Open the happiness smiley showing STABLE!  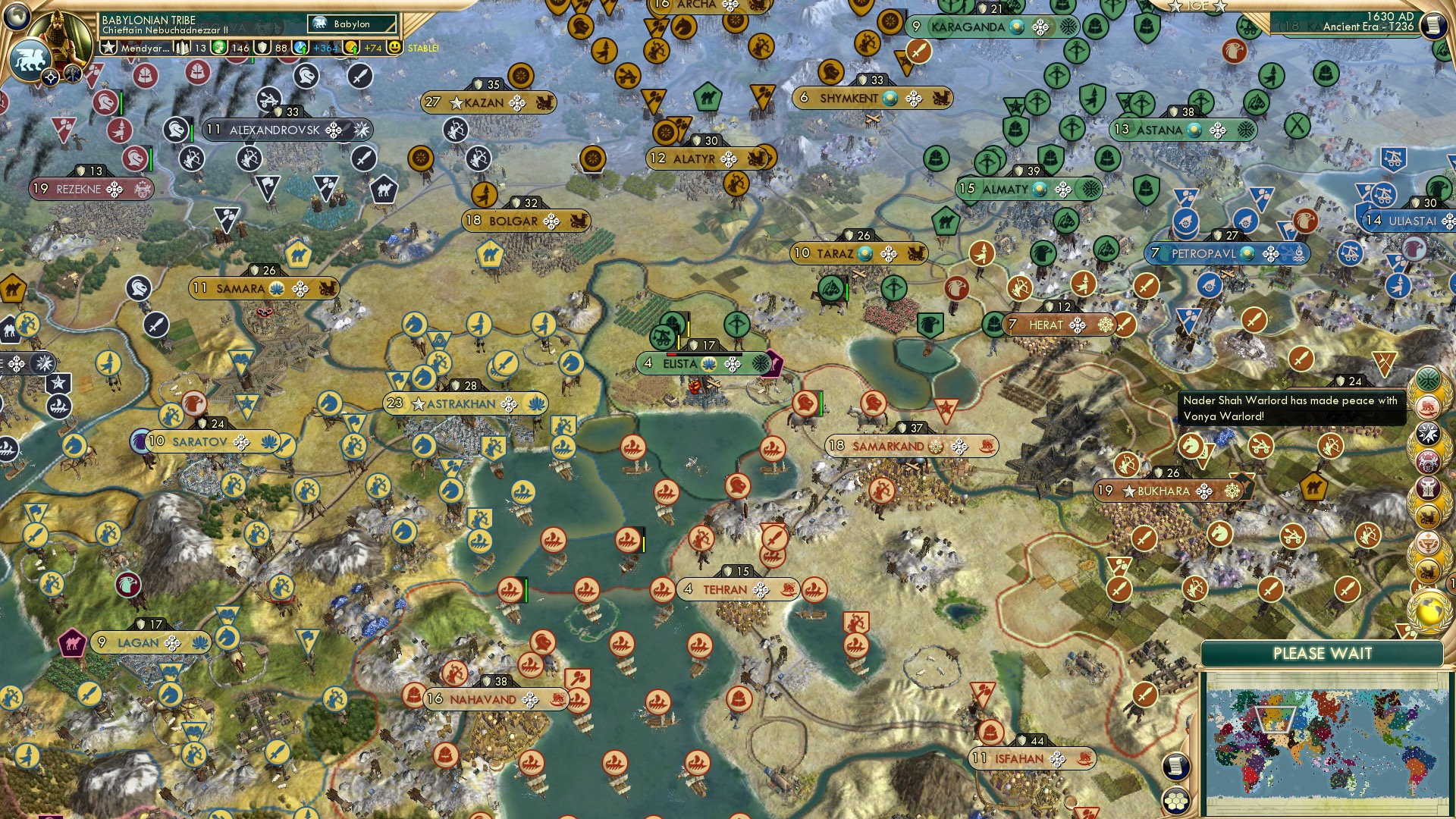[396, 47]
